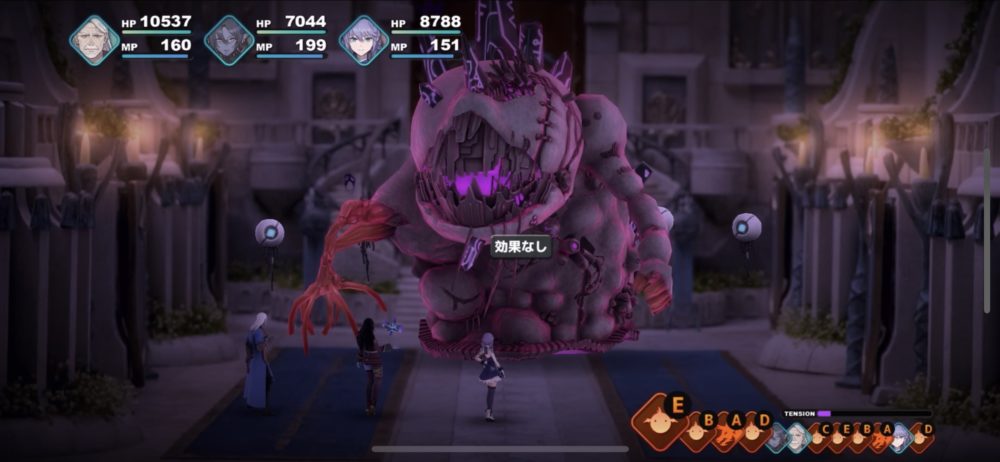Viewport: 1000px width, 462px height.
Task: Choose the purple-haired girl's party portrait
Action: click(x=363, y=40)
